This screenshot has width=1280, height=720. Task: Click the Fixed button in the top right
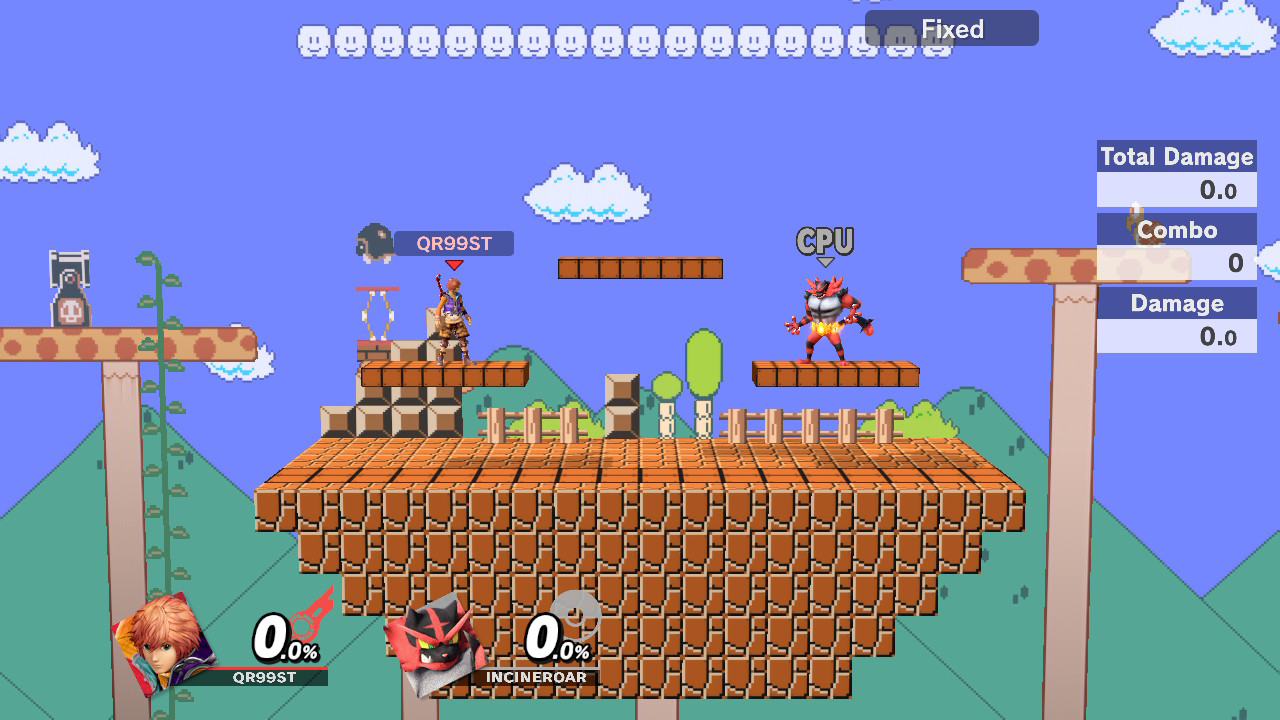(x=950, y=28)
